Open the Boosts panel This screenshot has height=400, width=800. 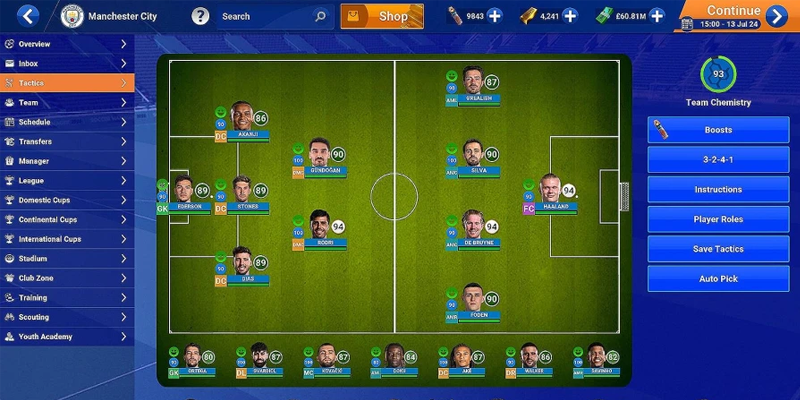pyautogui.click(x=718, y=130)
